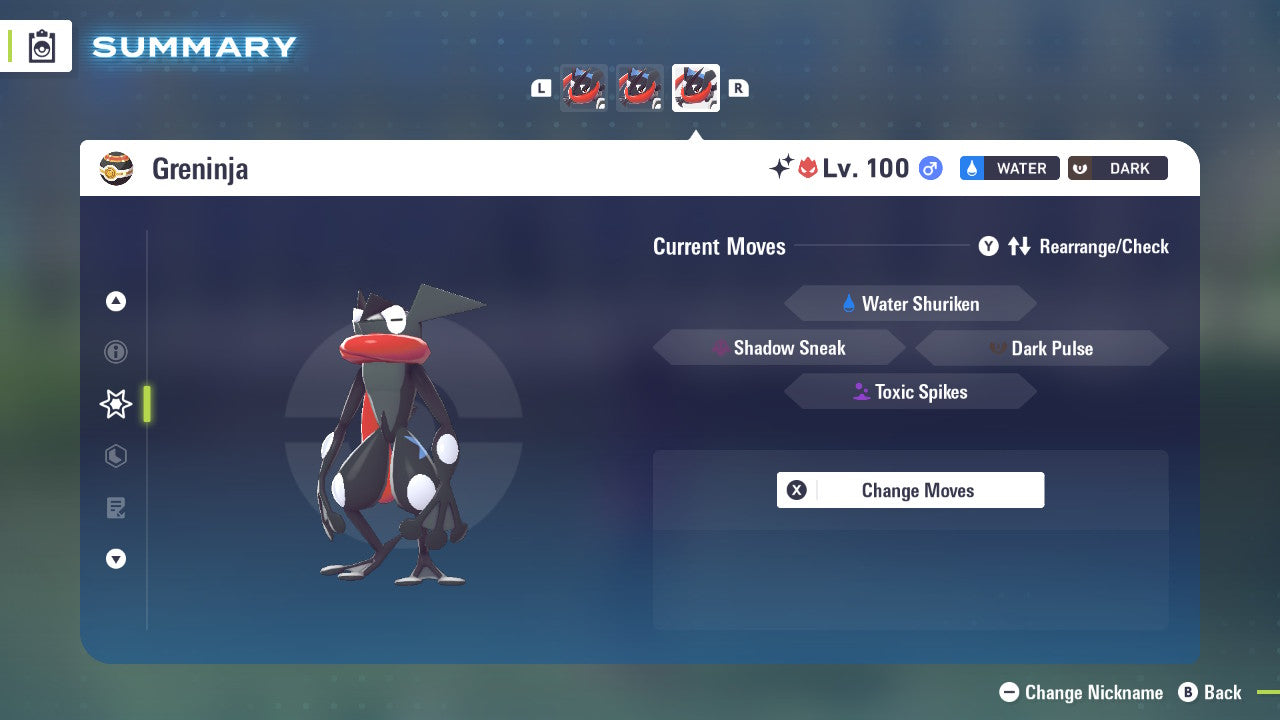1280x720 pixels.
Task: Expand the downward arrow at sidebar bottom
Action: 116,559
